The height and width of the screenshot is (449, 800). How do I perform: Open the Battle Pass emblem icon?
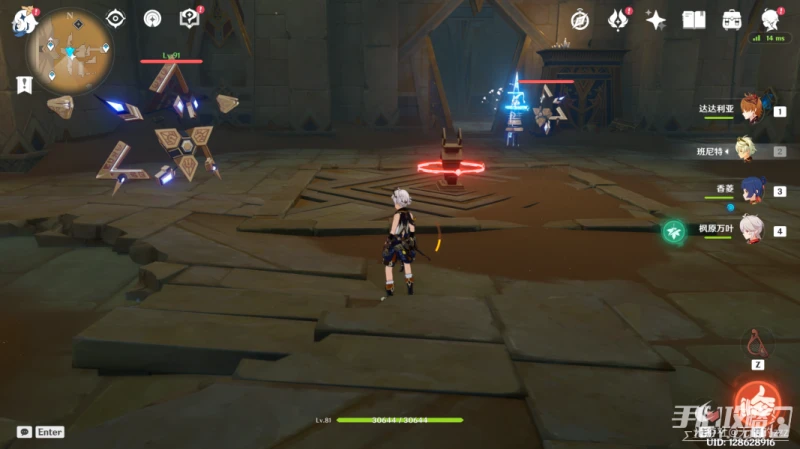(617, 19)
